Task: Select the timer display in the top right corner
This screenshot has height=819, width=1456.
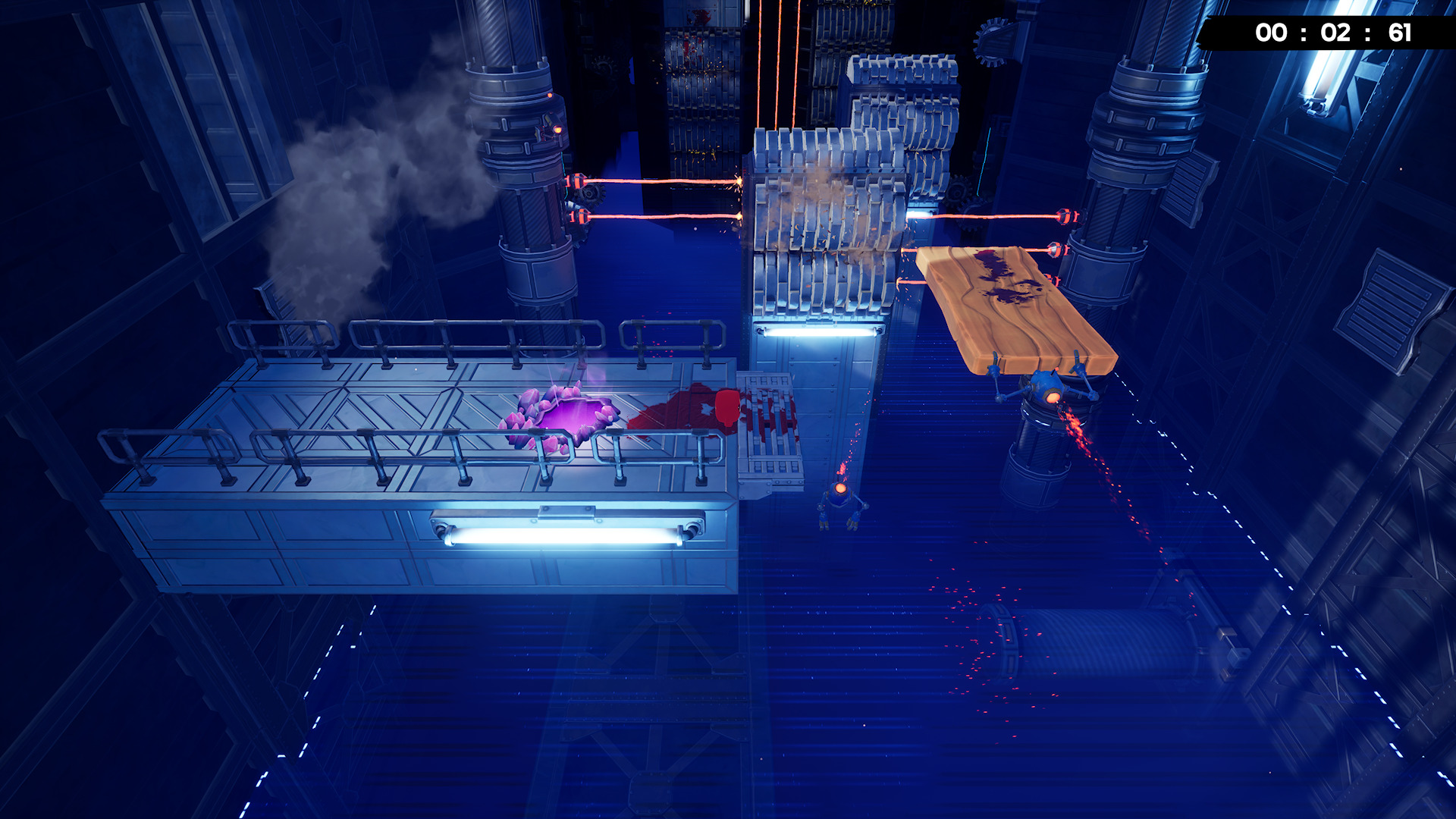Action: [1358, 33]
